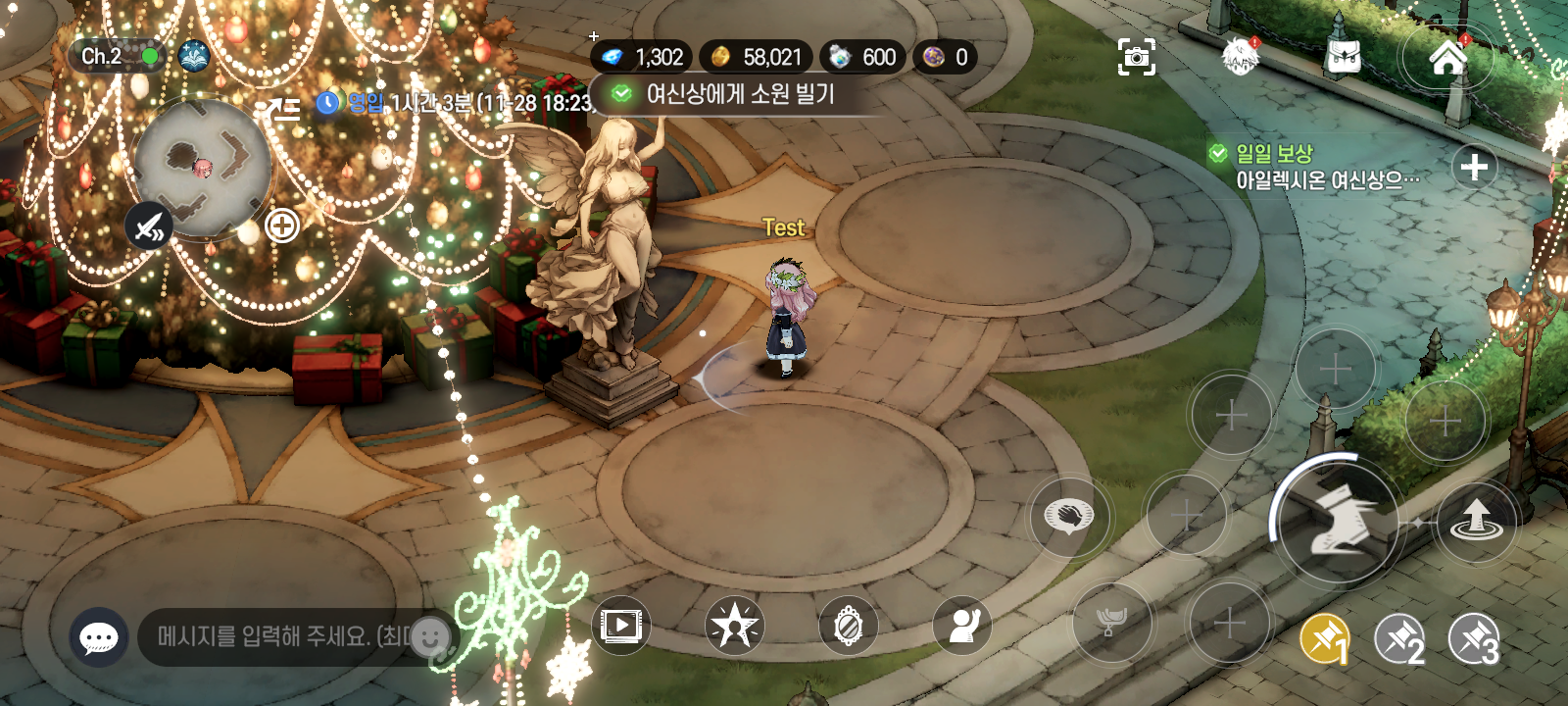Open the chat speech bubble button

tap(99, 637)
